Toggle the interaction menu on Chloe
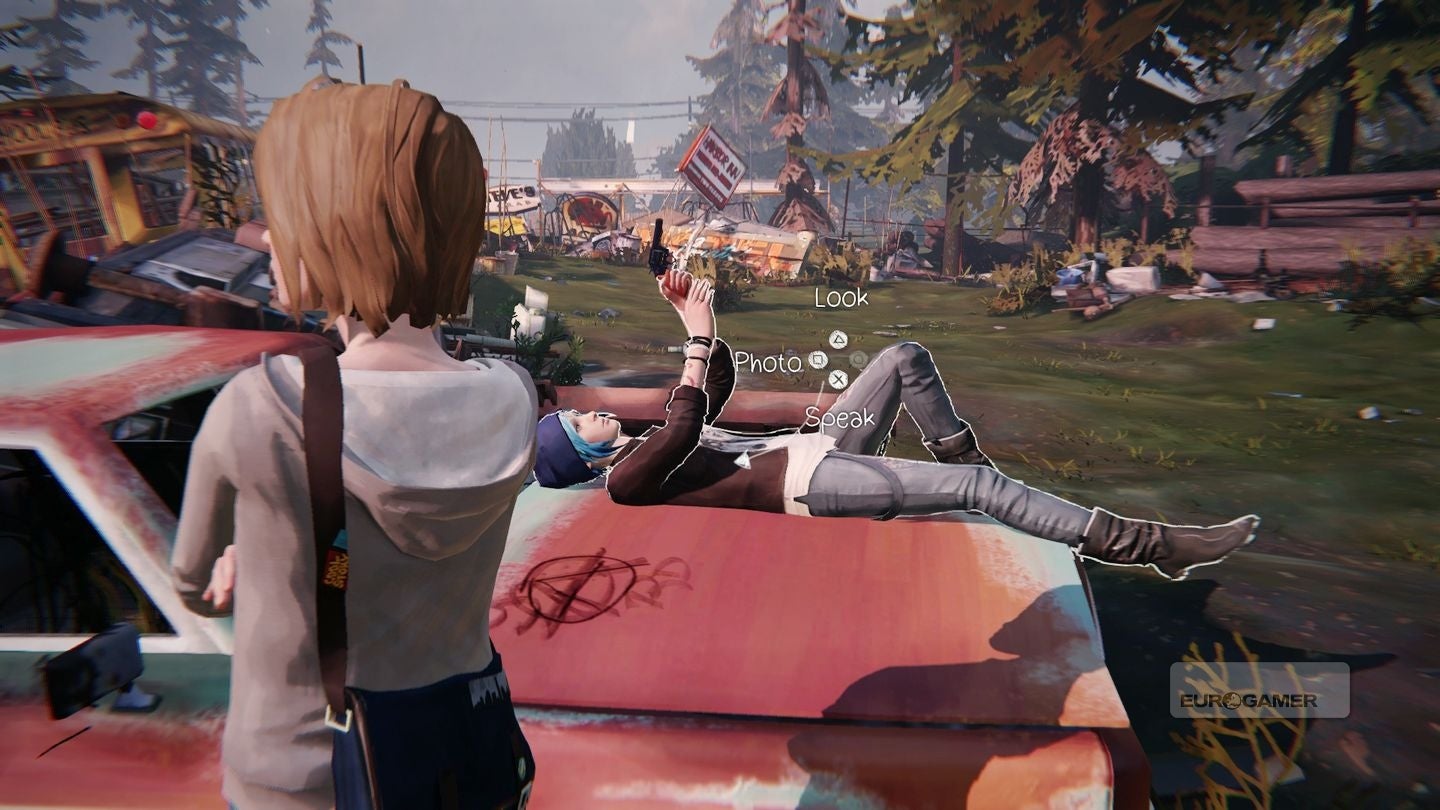Screen dimensions: 1440x810 838,359
